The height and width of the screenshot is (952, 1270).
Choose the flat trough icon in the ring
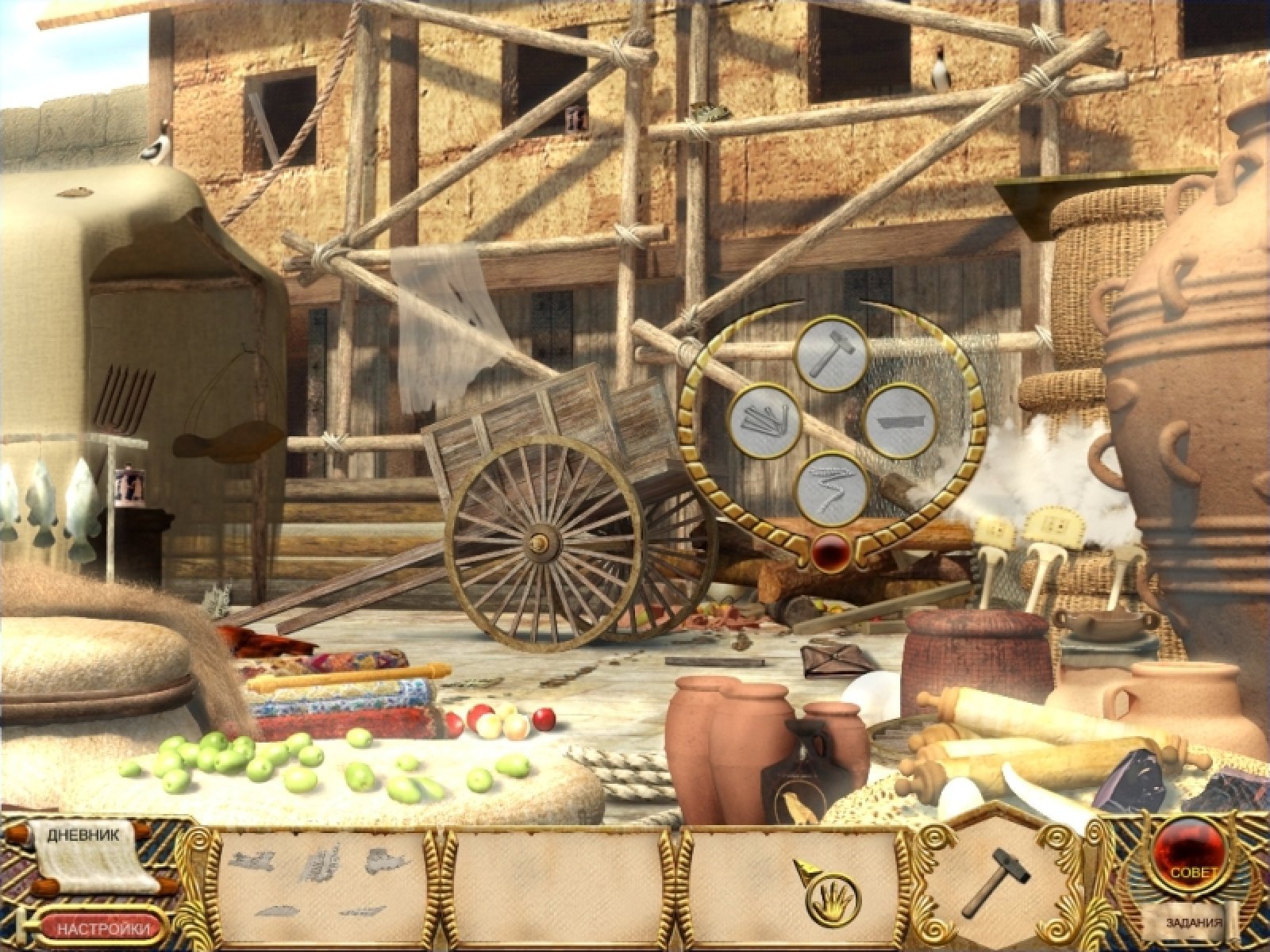899,420
